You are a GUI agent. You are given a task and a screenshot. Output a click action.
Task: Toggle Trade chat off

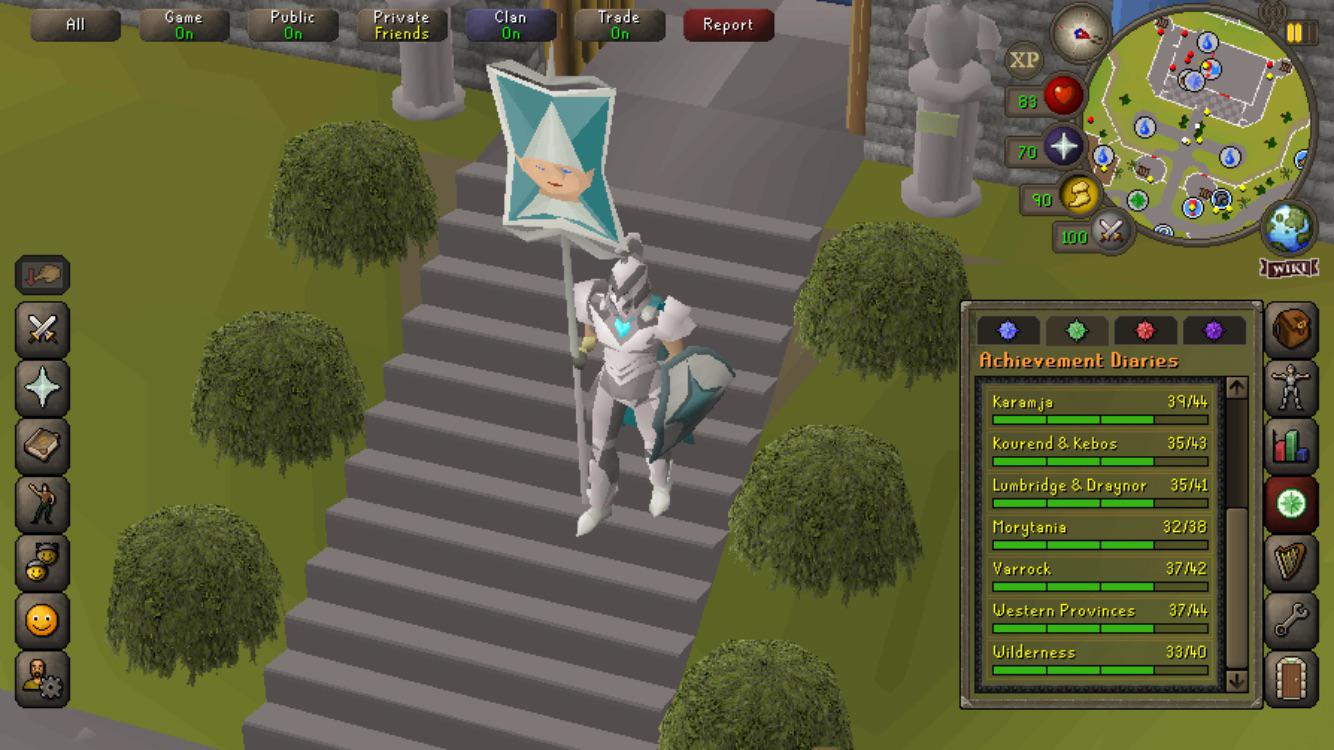pos(618,22)
